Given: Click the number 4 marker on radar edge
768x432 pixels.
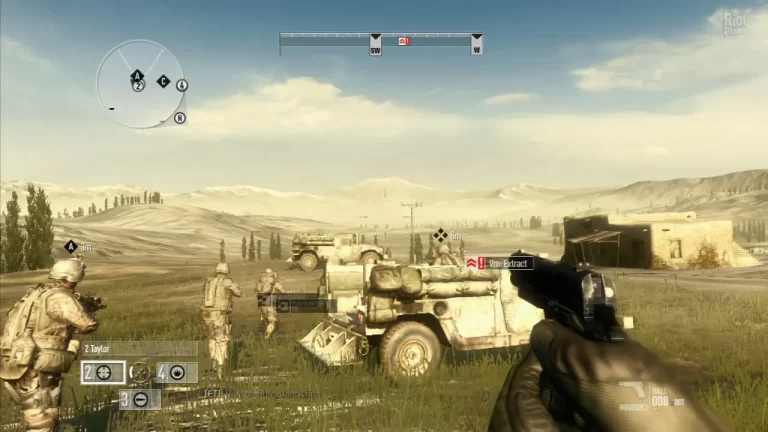Looking at the screenshot, I should coord(181,85).
